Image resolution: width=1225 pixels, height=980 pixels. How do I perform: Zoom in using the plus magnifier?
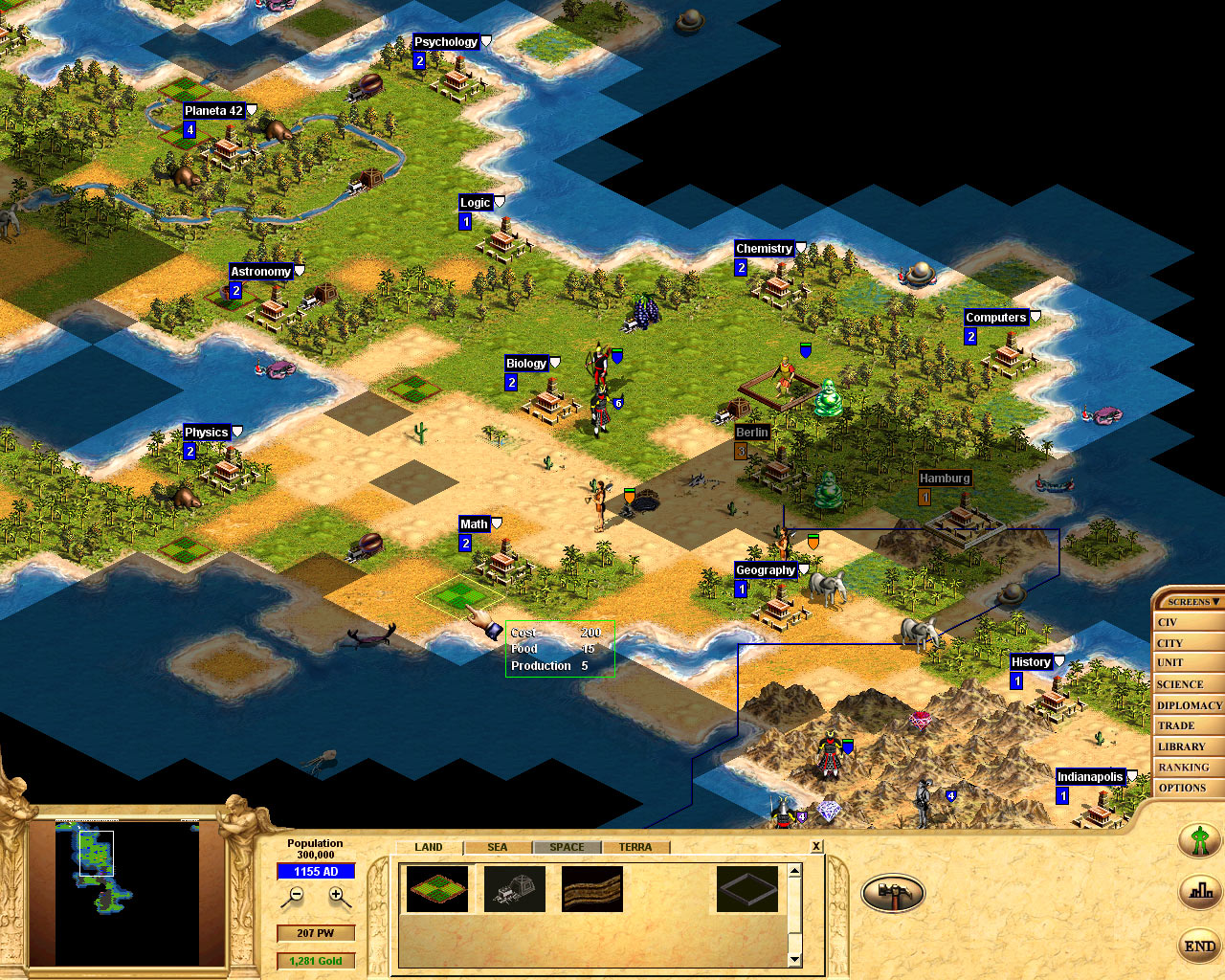tap(335, 895)
